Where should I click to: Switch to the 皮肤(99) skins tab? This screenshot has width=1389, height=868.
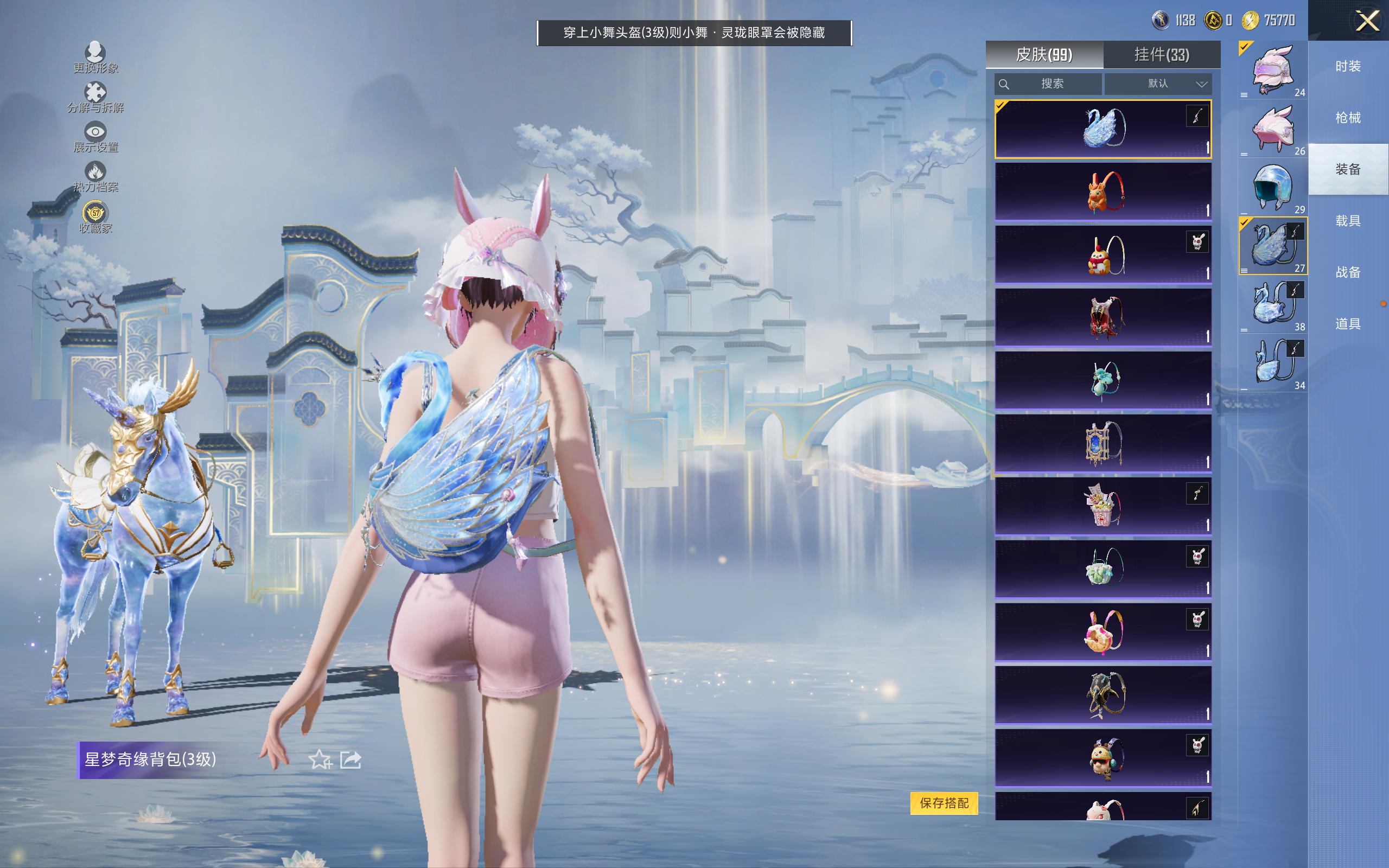pyautogui.click(x=1044, y=55)
